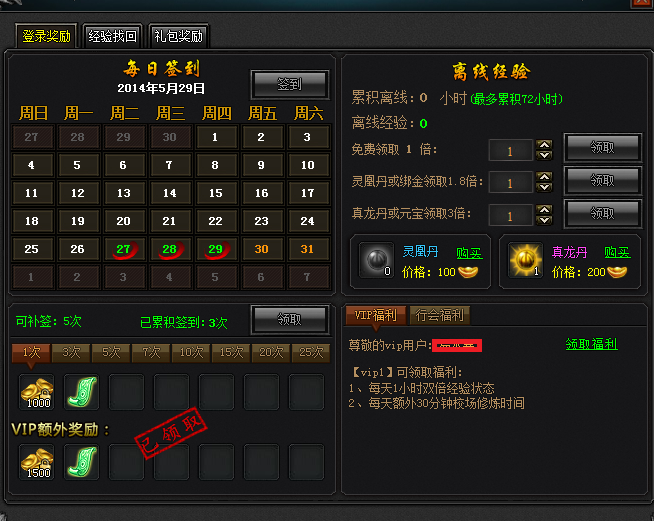Switch to the VIP福利 tab
Image resolution: width=654 pixels, height=521 pixels.
click(376, 315)
